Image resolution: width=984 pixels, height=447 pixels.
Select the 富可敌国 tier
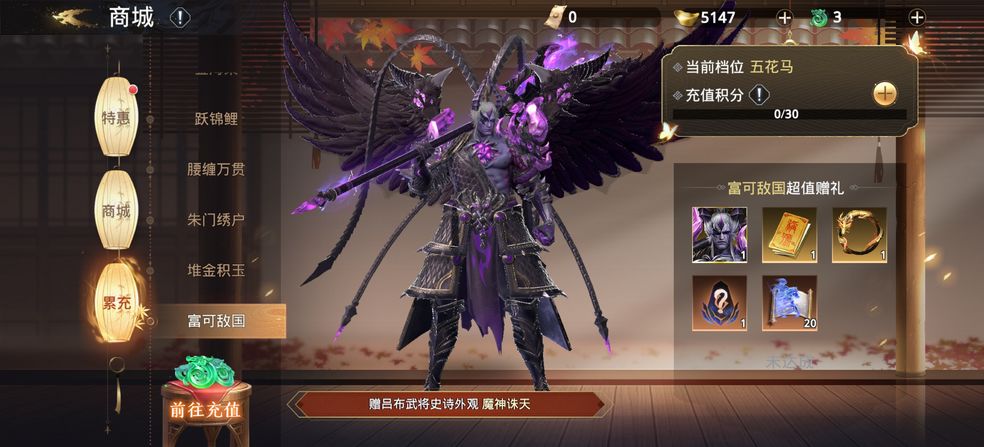(x=216, y=321)
